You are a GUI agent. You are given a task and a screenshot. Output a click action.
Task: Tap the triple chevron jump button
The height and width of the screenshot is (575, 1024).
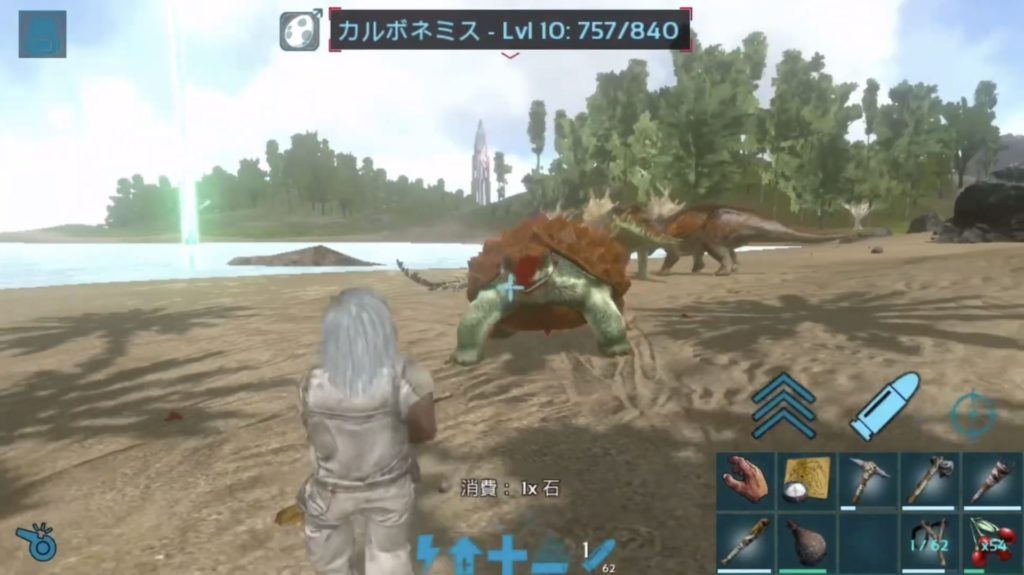pyautogui.click(x=784, y=405)
